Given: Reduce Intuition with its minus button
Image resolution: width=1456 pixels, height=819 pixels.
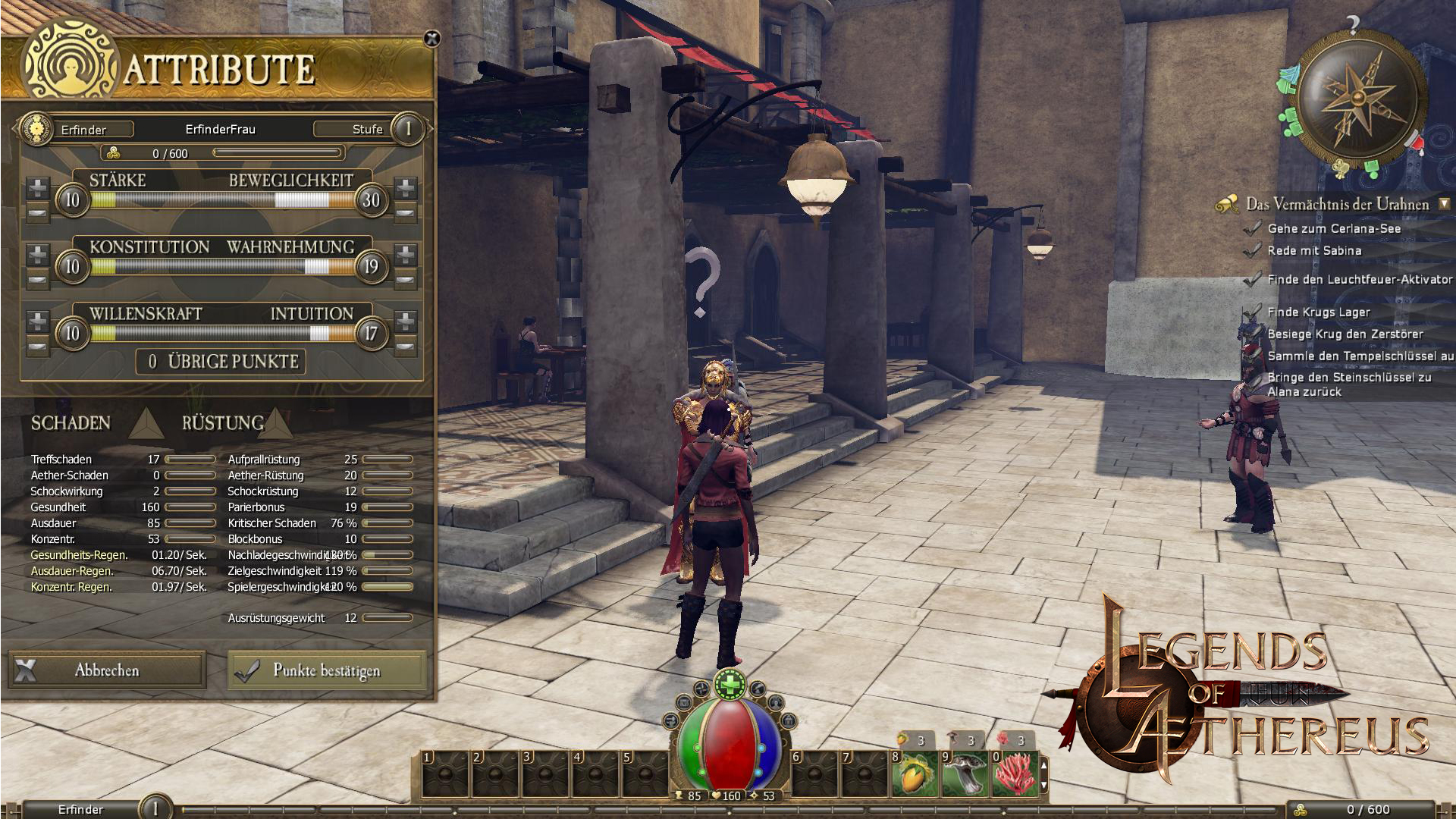Looking at the screenshot, I should click(406, 348).
